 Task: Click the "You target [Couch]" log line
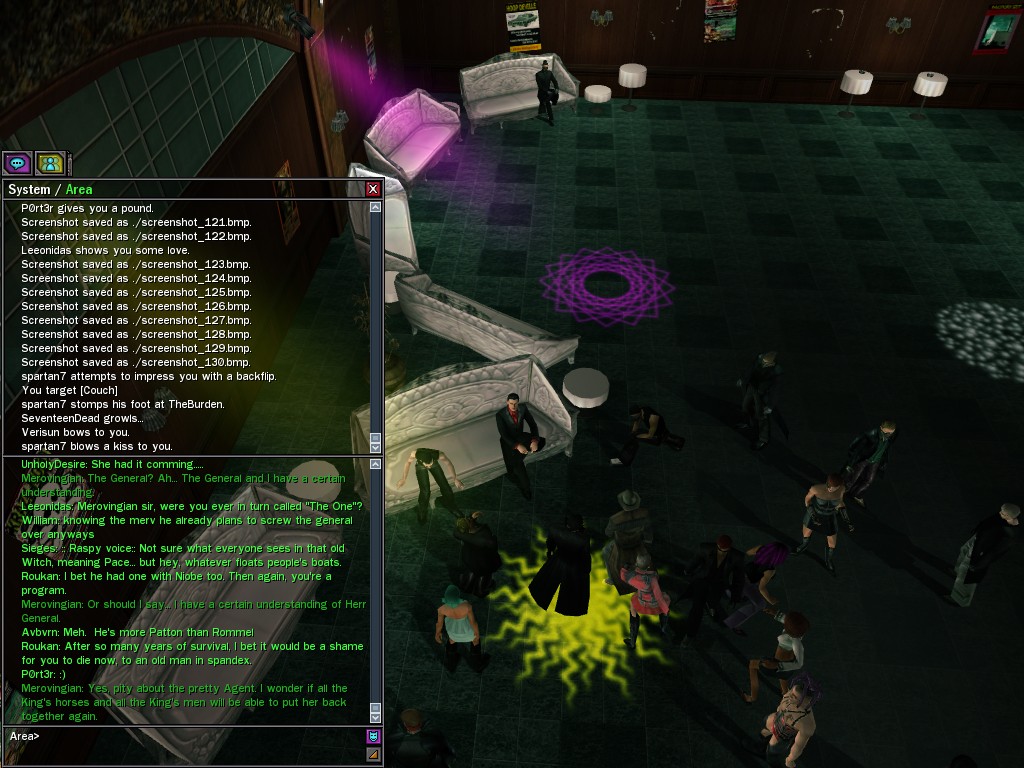[x=69, y=390]
